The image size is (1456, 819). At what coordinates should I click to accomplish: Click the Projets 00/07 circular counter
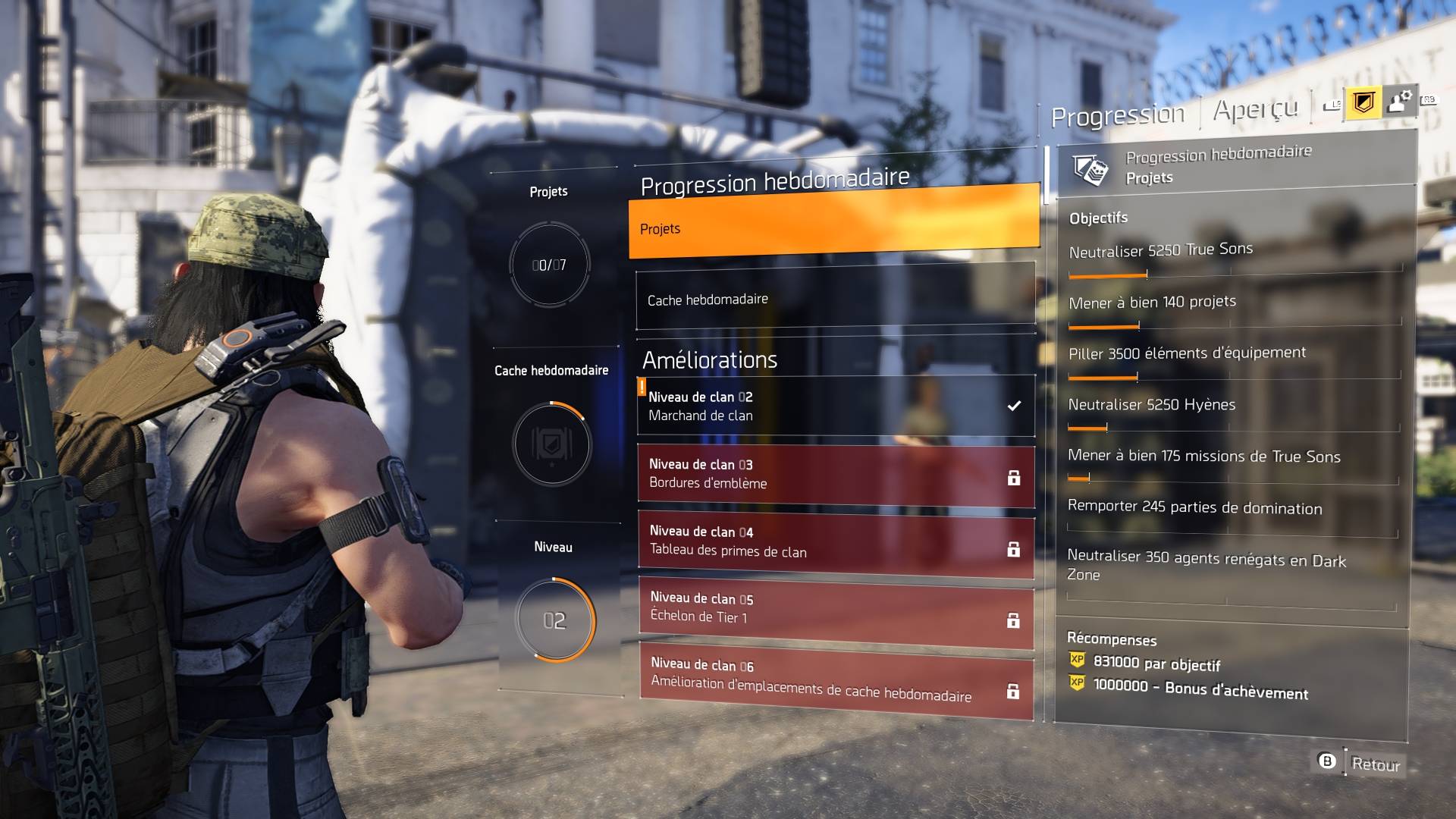[549, 265]
